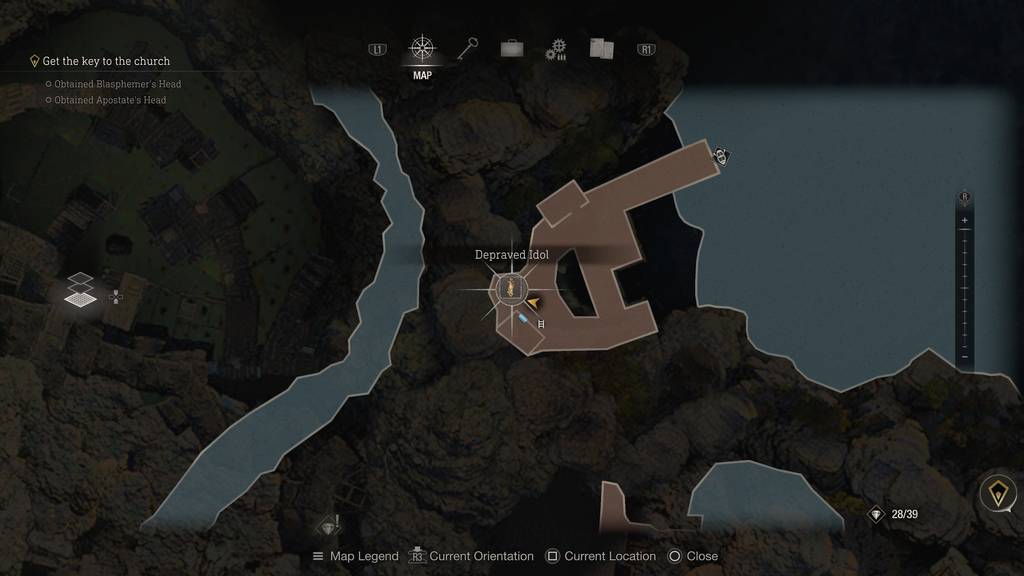
Task: Adjust the map zoom slider
Action: point(964,288)
